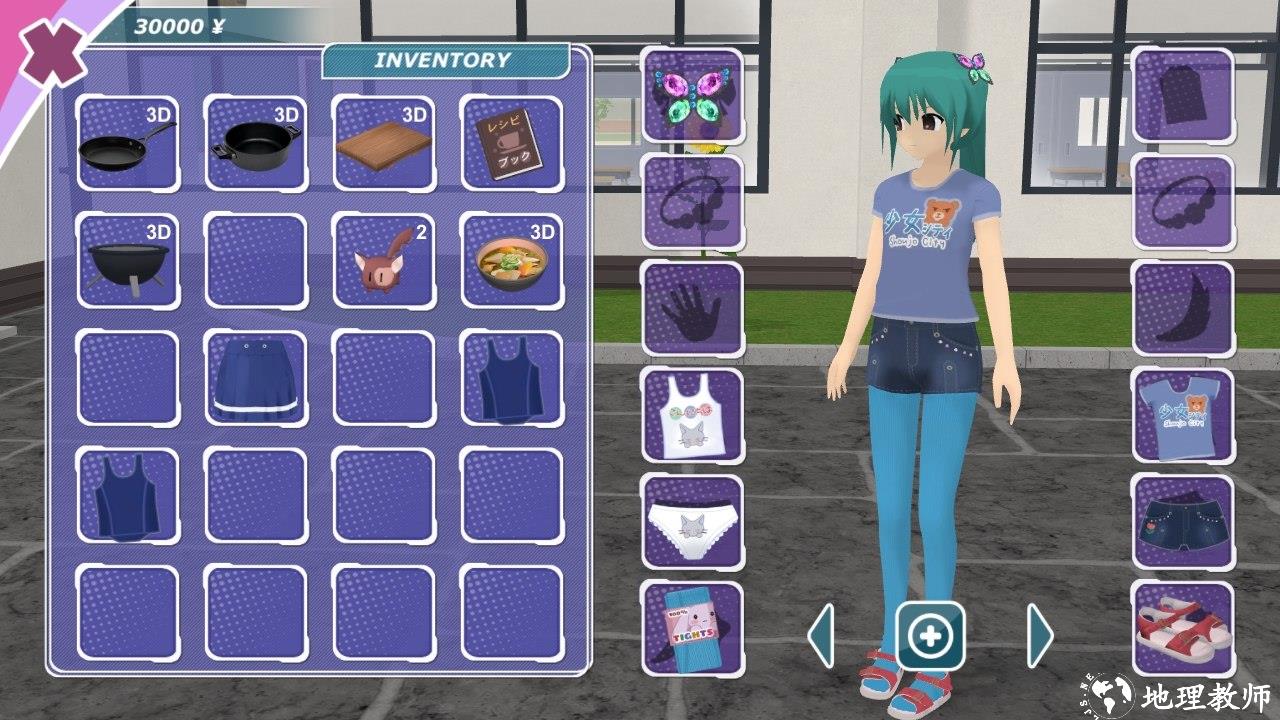The image size is (1280, 720).
Task: Rotate character with the left arrow
Action: [x=821, y=634]
